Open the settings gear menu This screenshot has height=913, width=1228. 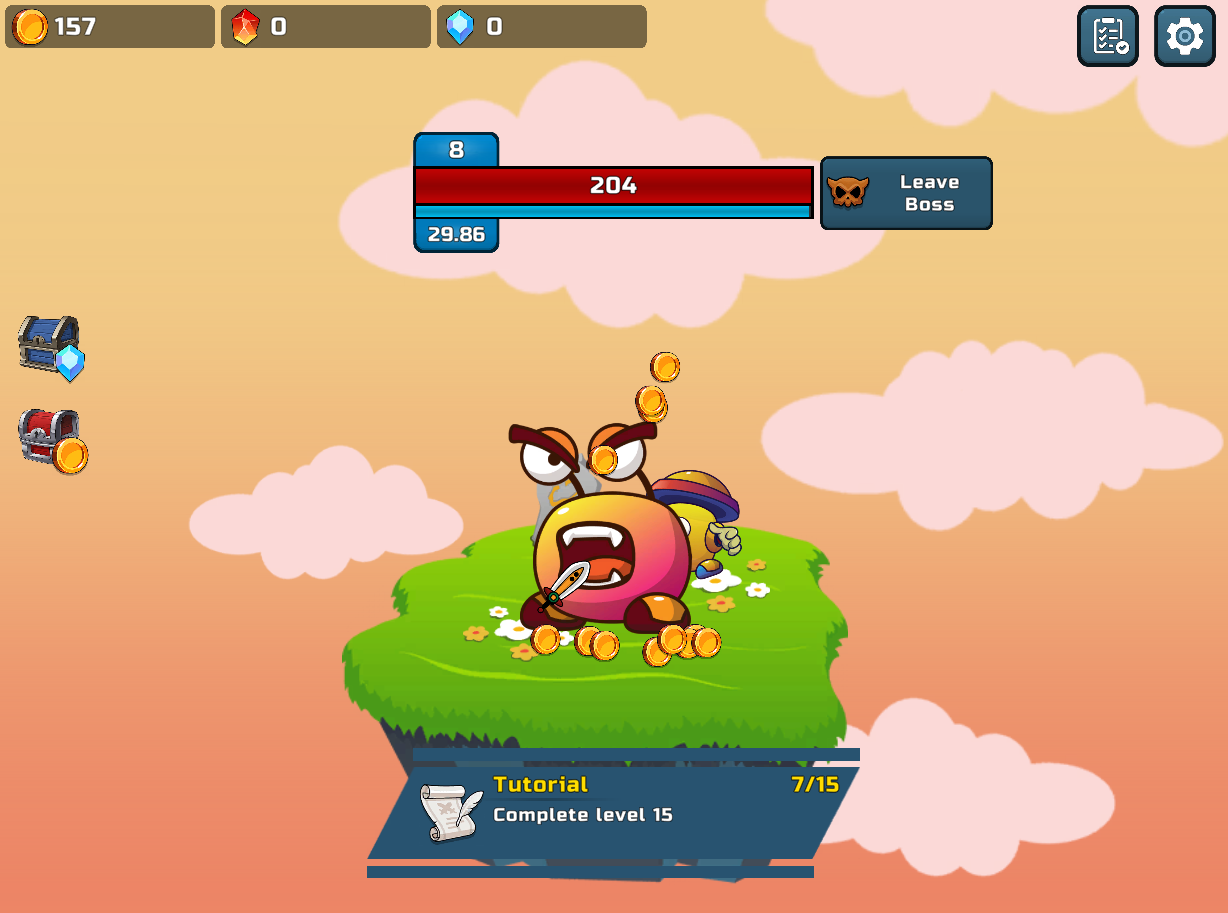pos(1184,37)
